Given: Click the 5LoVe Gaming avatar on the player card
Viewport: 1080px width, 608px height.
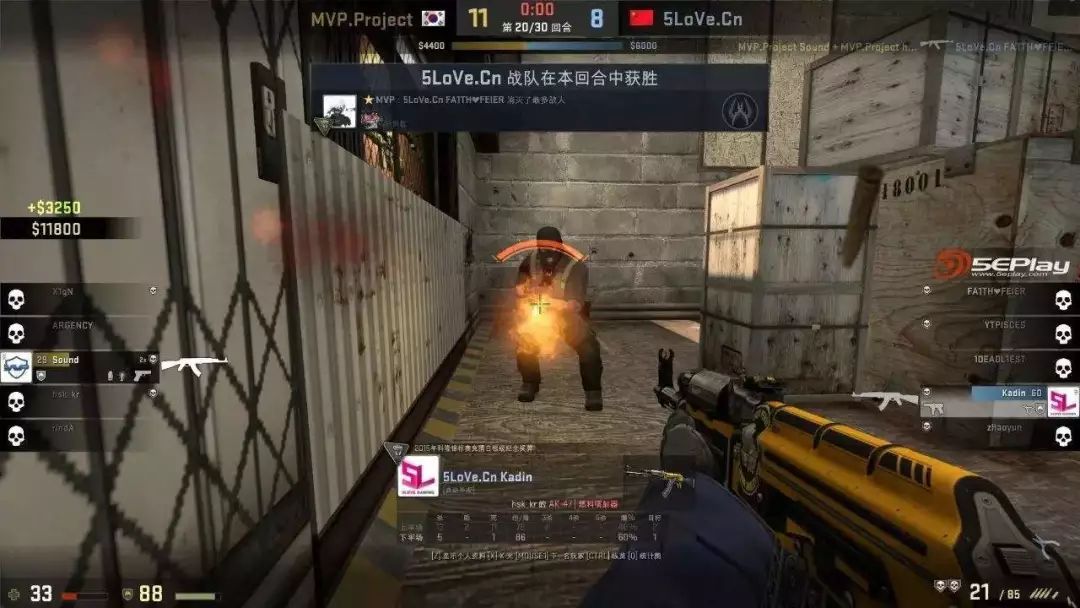Looking at the screenshot, I should click(x=418, y=477).
